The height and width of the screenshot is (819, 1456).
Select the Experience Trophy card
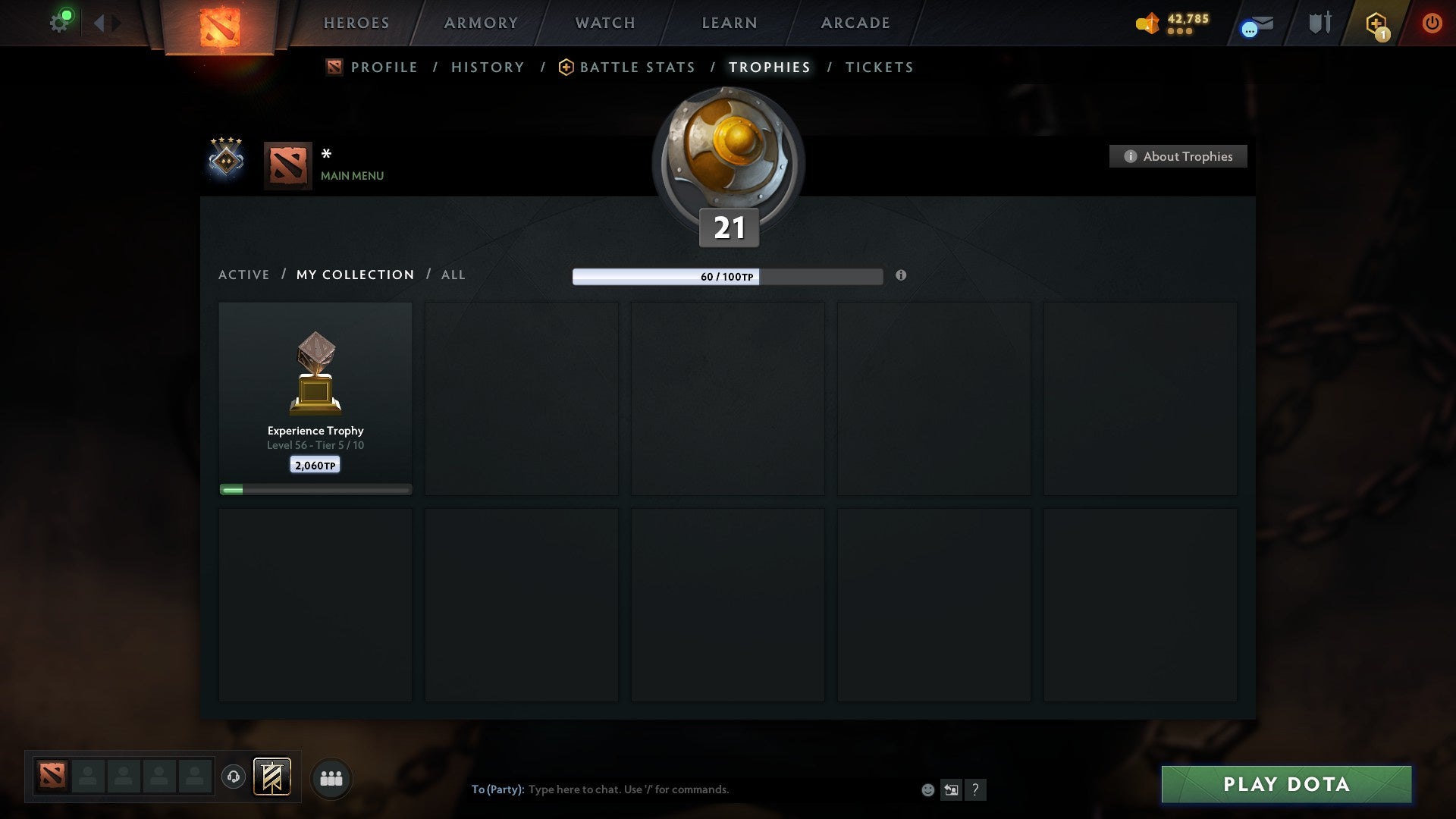point(315,394)
